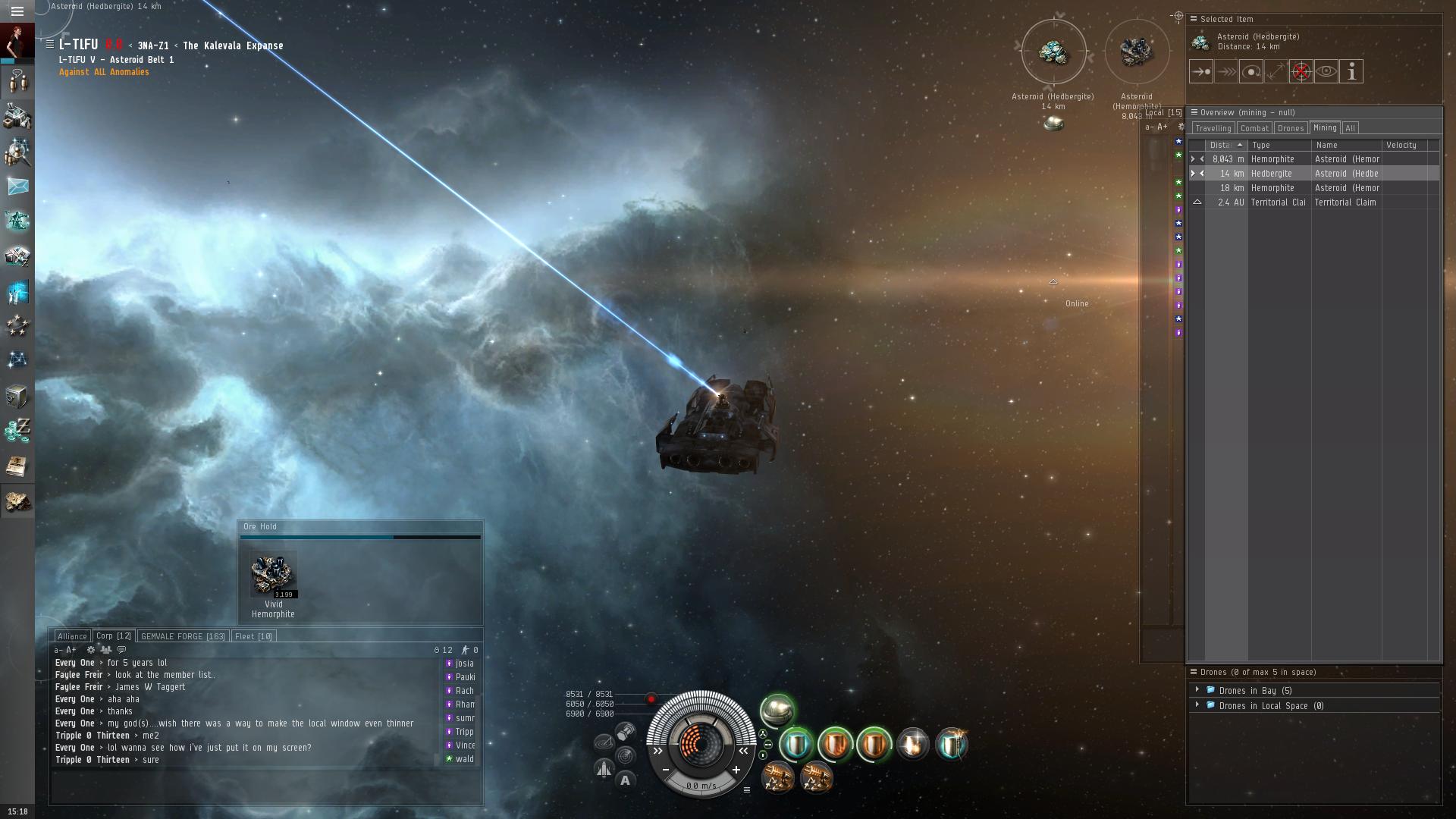Viewport: 1456px width, 819px height.
Task: Unlock the selected Hedbergite target
Action: [1301, 72]
